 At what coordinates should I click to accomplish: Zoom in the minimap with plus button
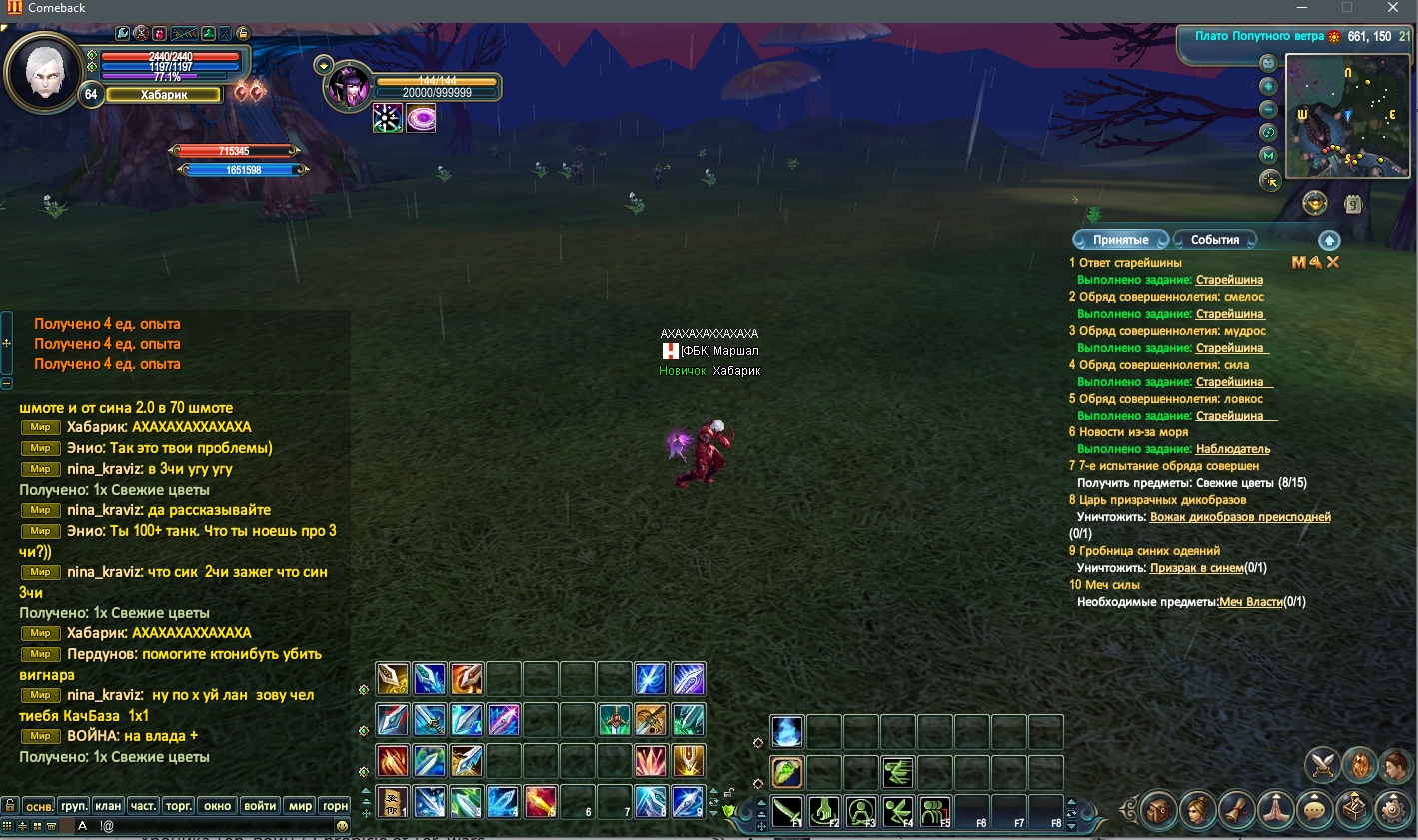(1269, 87)
